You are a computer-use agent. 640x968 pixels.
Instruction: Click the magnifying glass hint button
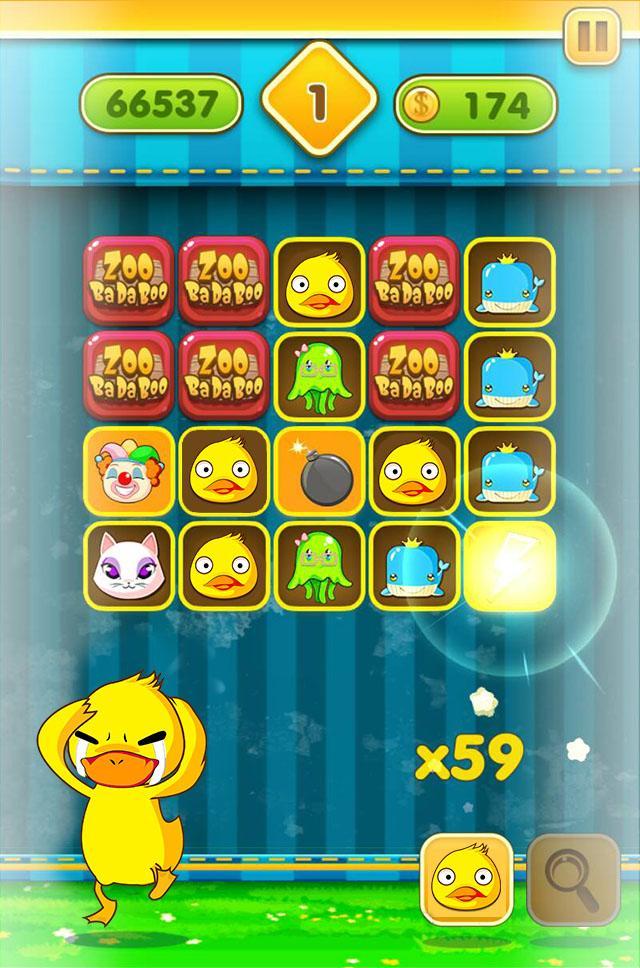pos(573,879)
